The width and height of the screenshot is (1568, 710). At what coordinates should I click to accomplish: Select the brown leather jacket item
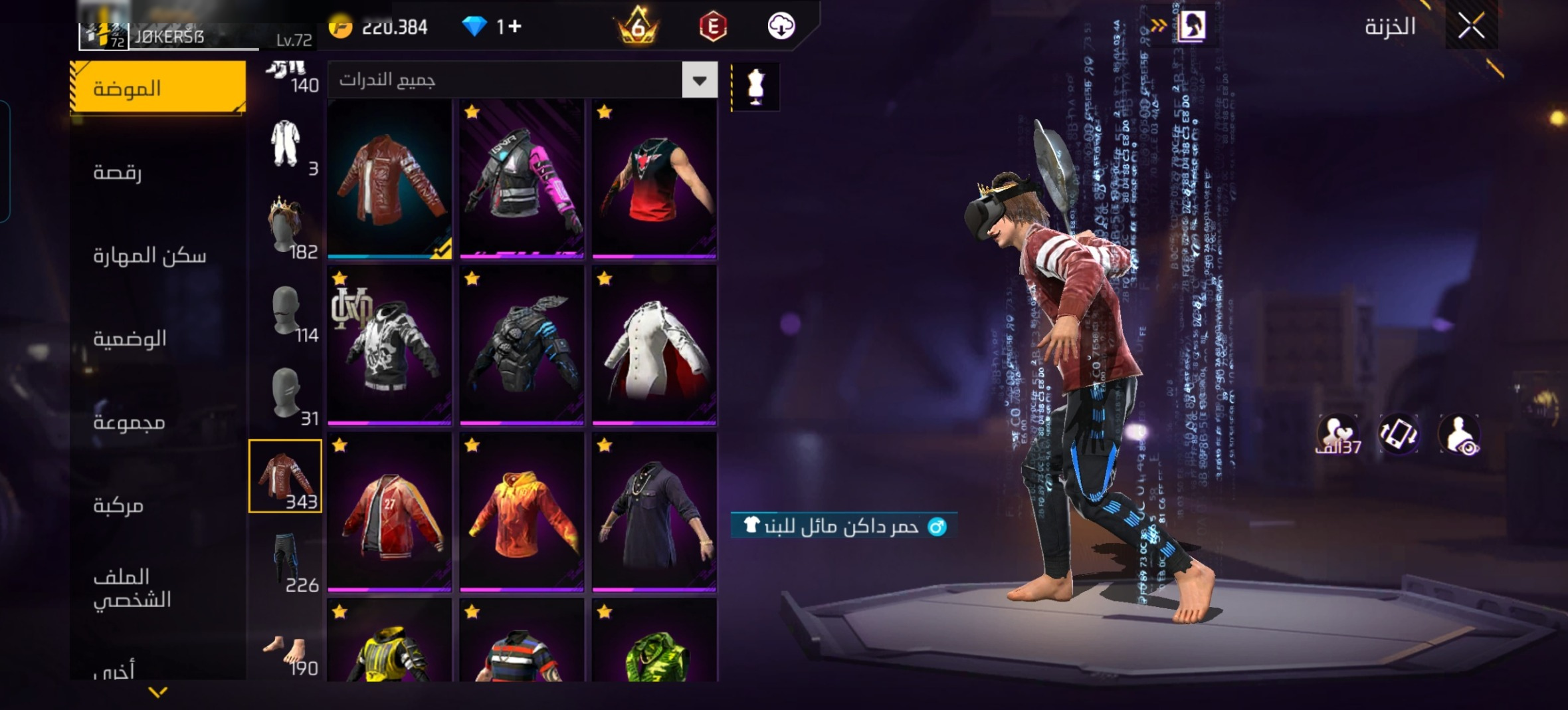pyautogui.click(x=390, y=178)
